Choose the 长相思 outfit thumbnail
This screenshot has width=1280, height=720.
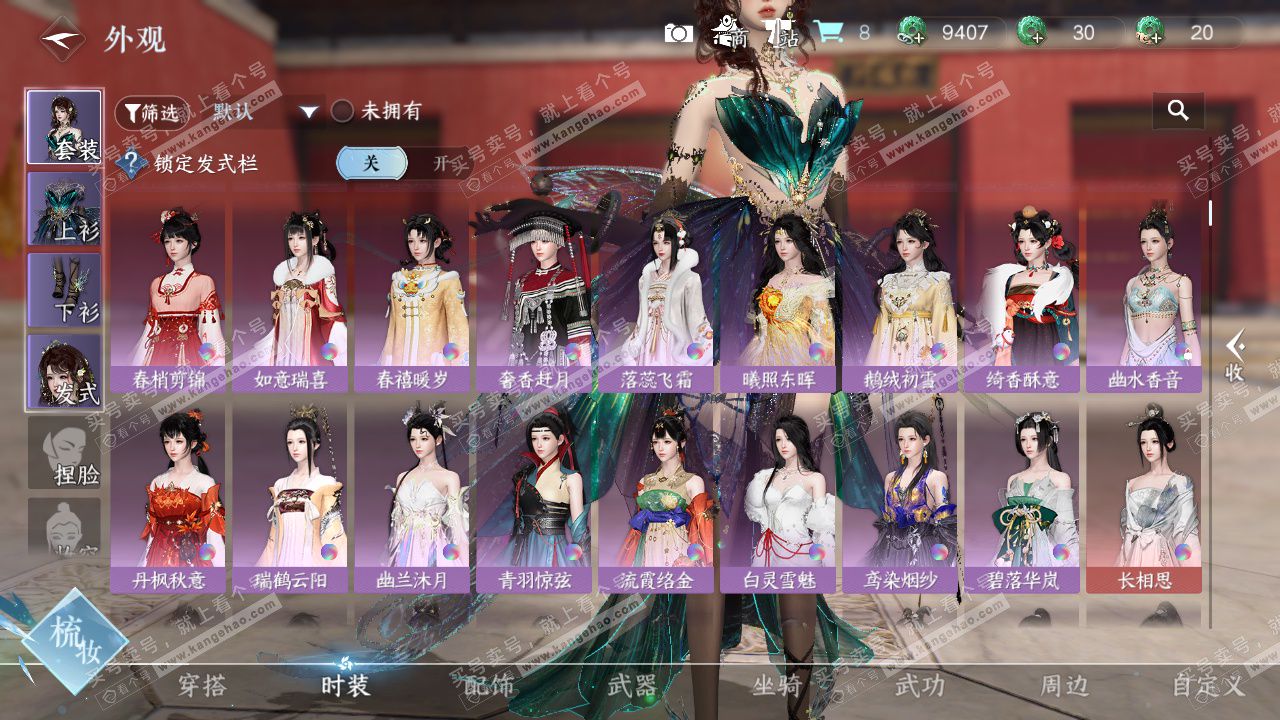point(1144,497)
